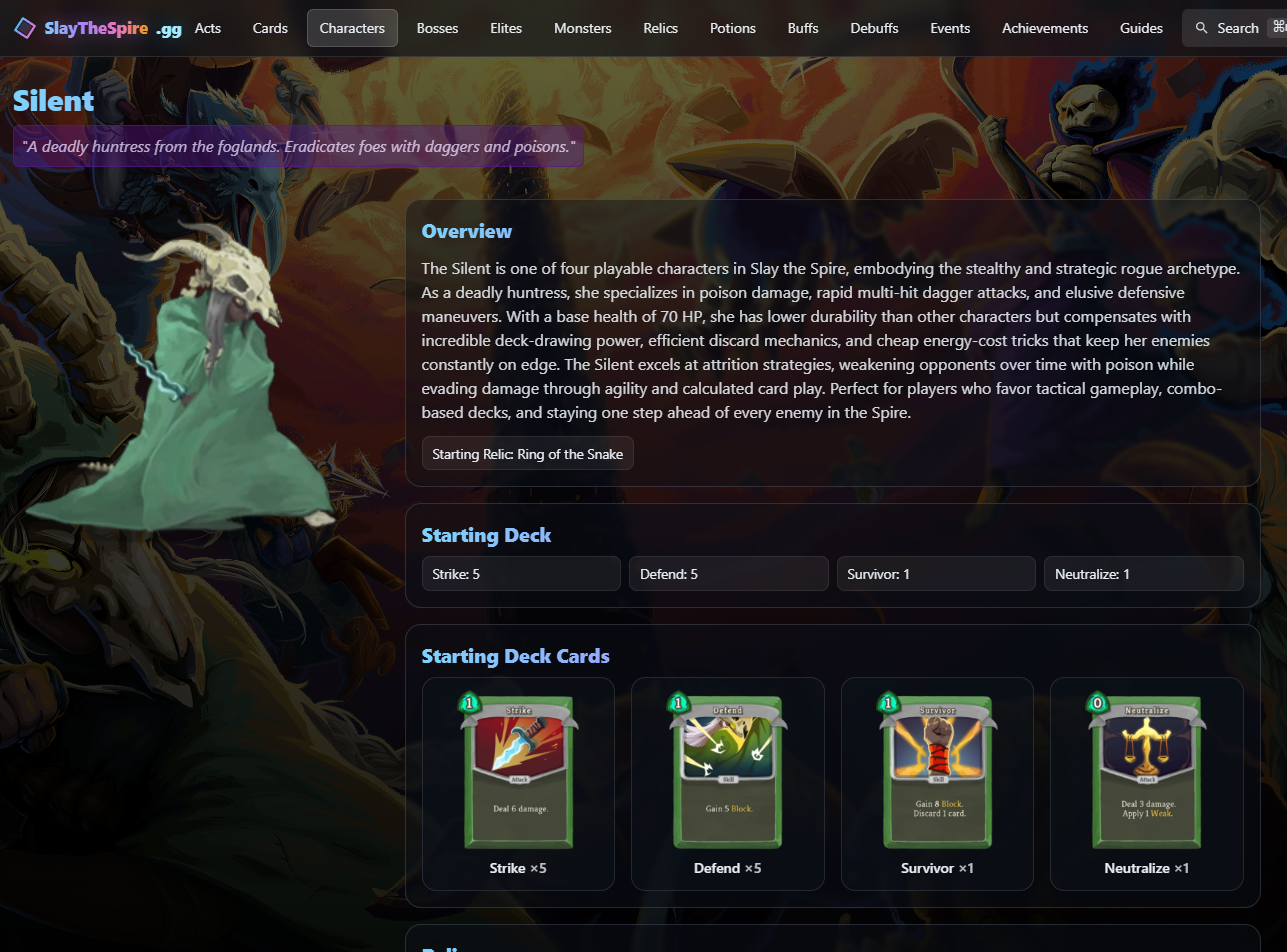Navigate to the Bosses page

(437, 28)
